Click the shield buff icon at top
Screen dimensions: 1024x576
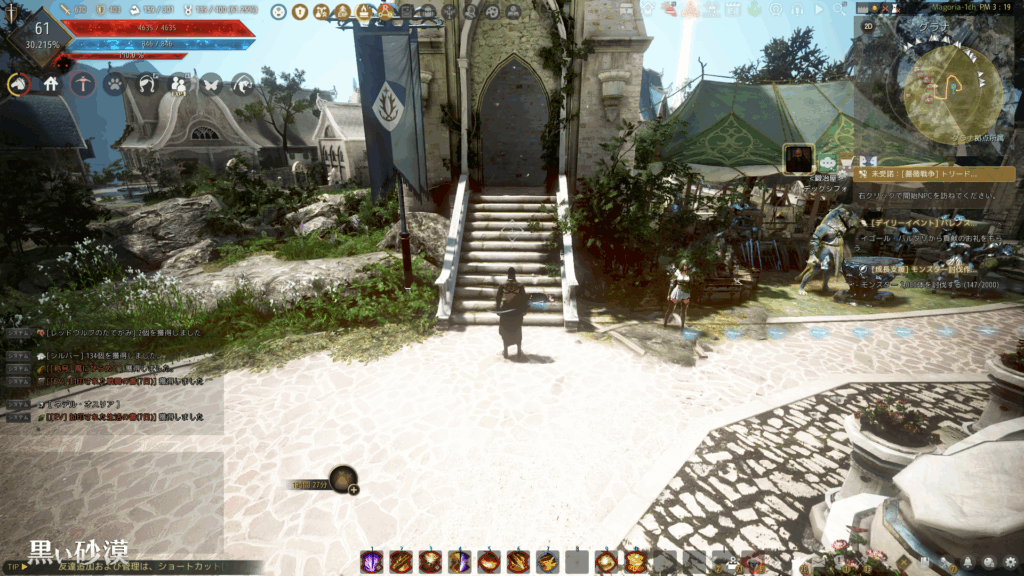[x=300, y=12]
